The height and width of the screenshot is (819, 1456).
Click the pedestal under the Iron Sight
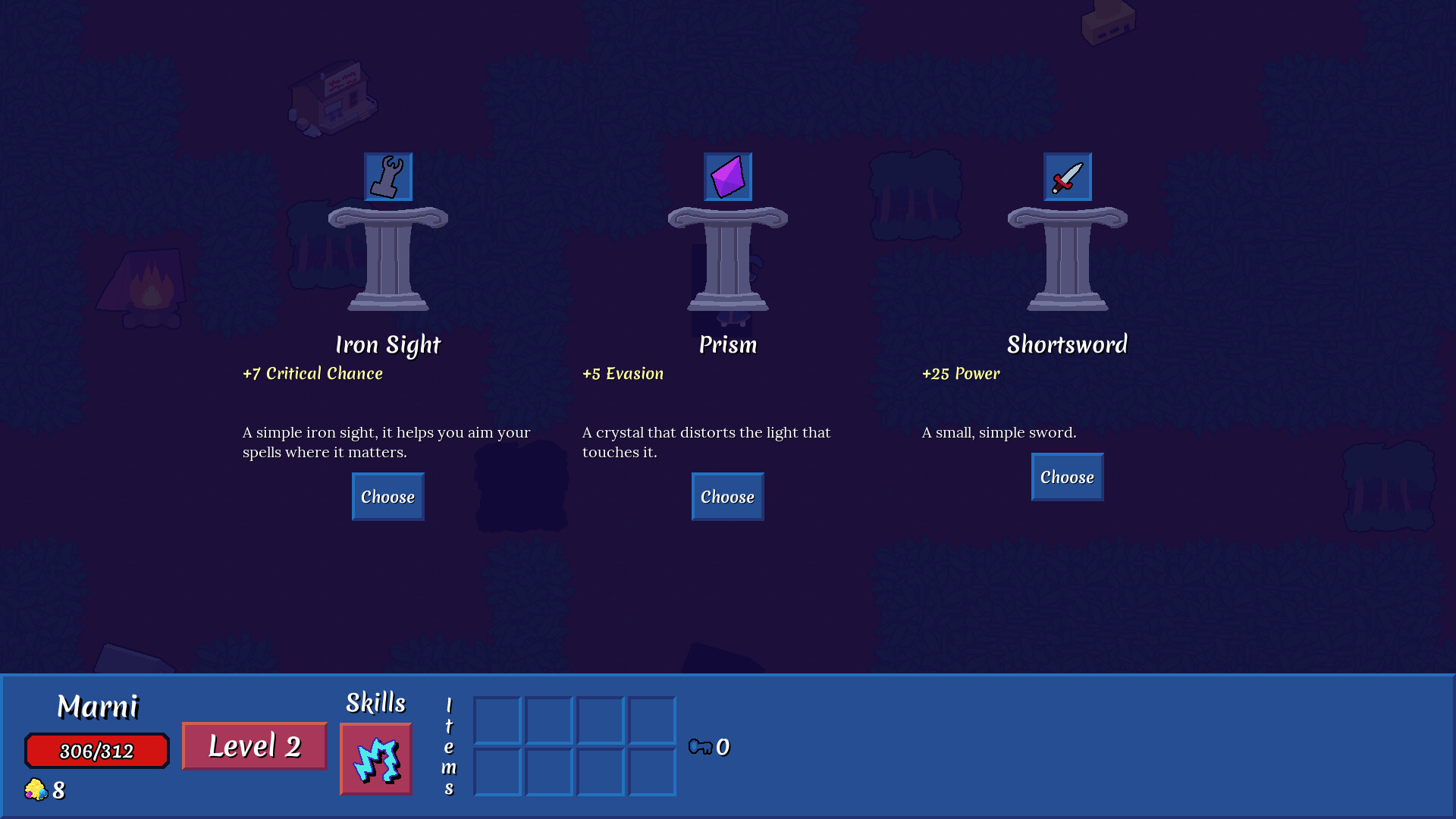point(388,258)
